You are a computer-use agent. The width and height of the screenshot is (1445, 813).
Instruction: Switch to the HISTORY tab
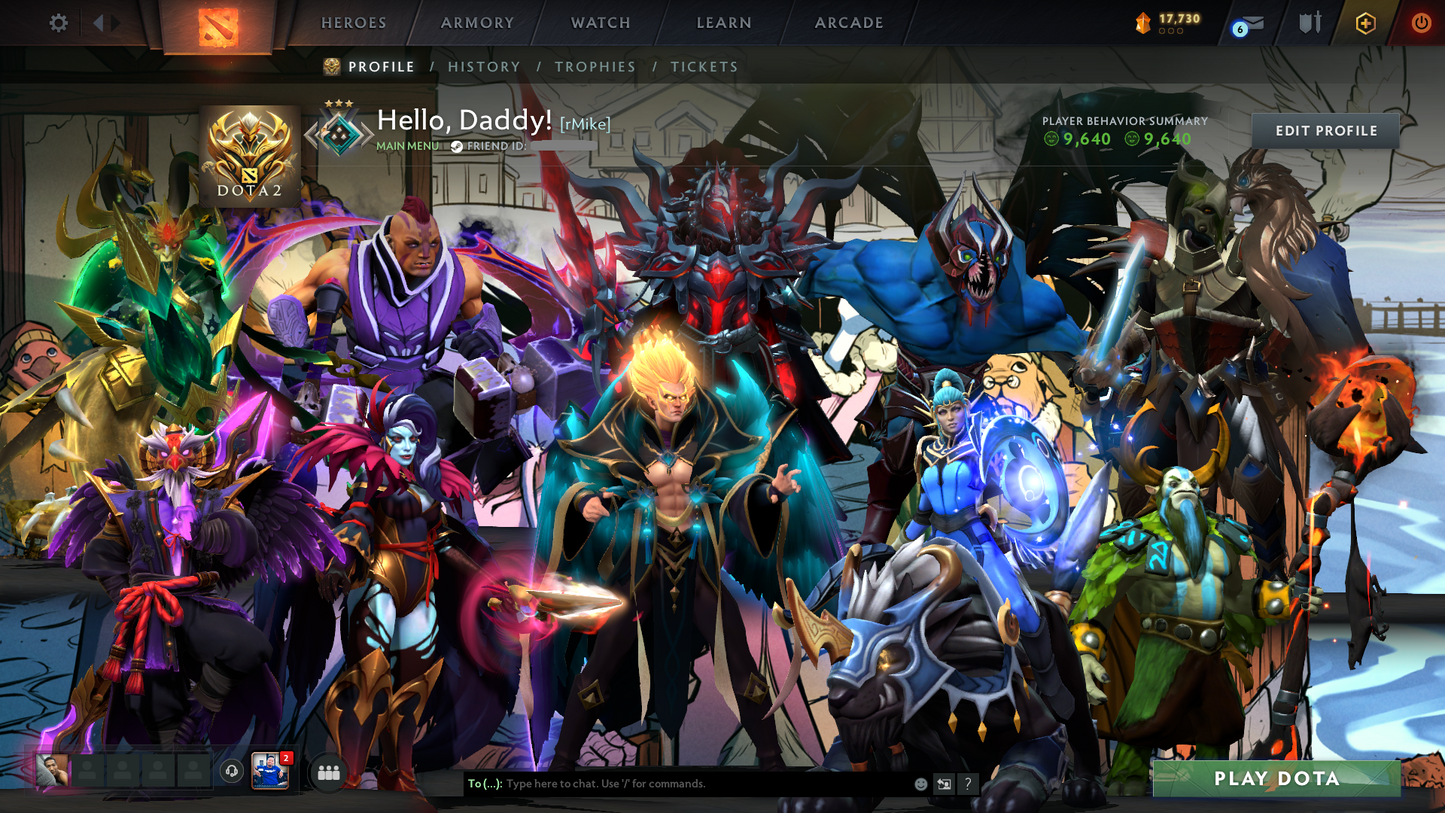click(x=485, y=66)
